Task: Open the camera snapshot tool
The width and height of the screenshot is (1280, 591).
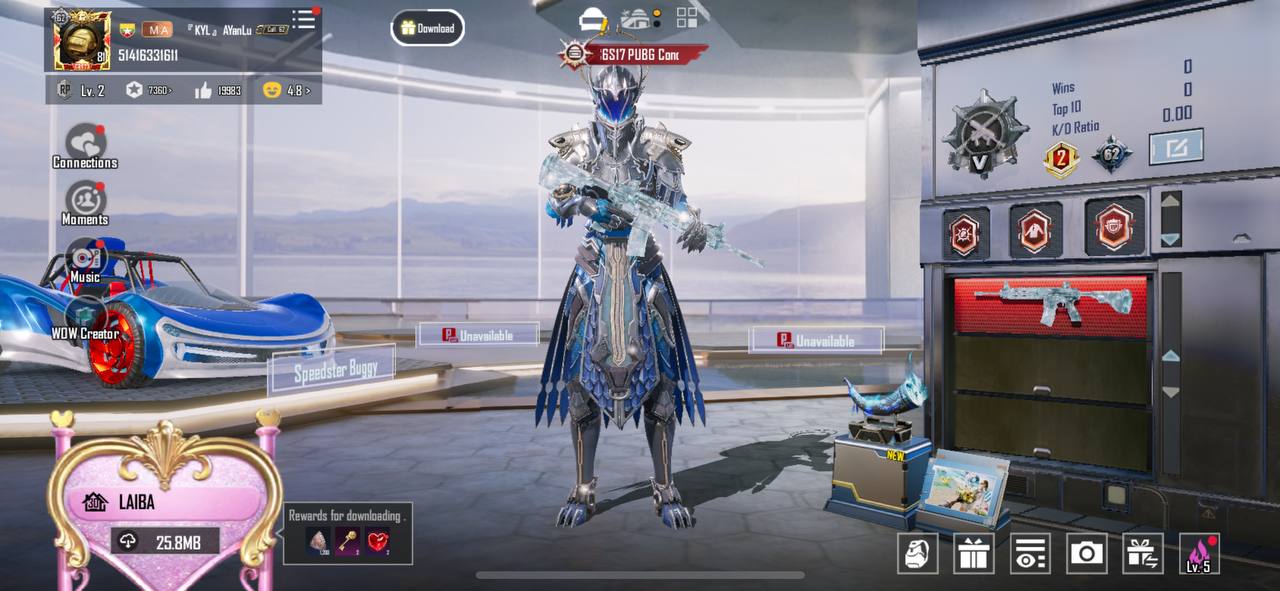Action: pyautogui.click(x=1086, y=553)
